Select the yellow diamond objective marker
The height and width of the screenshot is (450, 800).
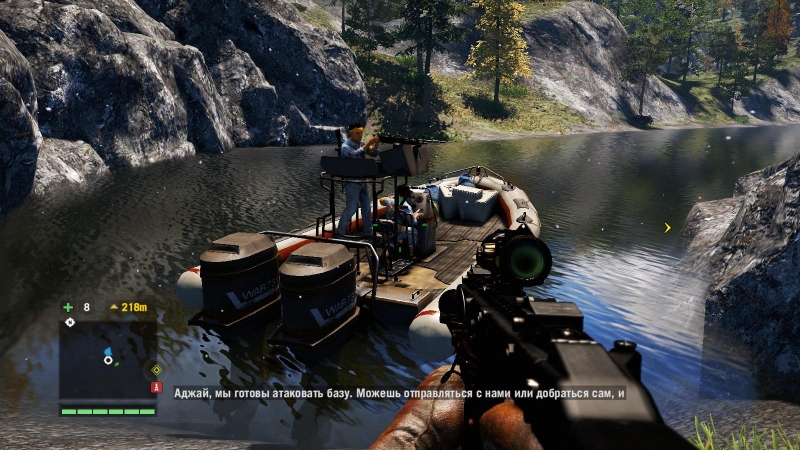(x=156, y=370)
